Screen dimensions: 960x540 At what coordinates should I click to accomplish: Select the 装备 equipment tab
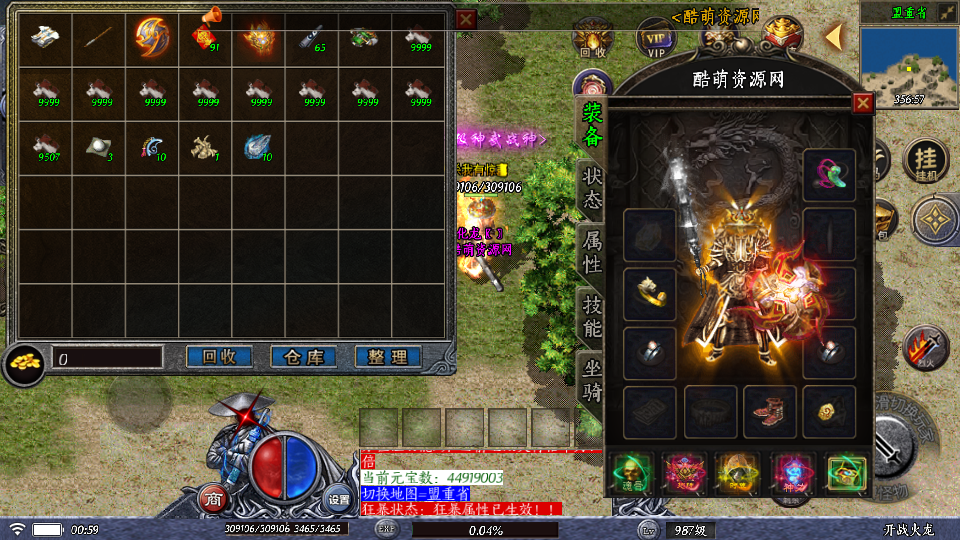[x=592, y=123]
